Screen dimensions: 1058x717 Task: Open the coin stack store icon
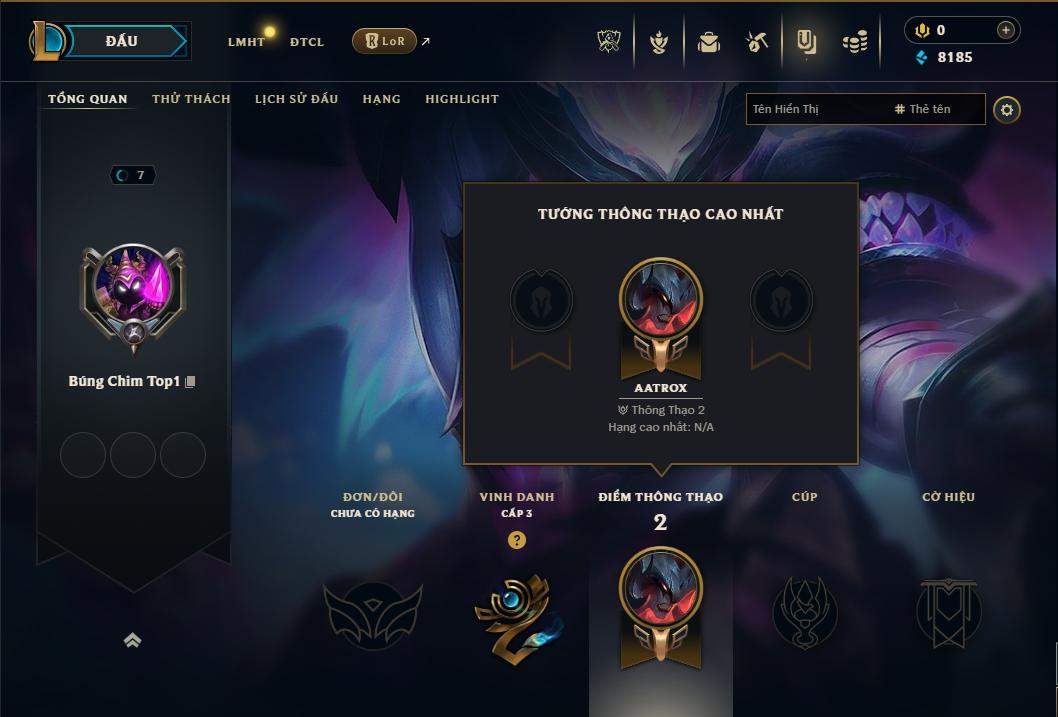click(x=854, y=42)
